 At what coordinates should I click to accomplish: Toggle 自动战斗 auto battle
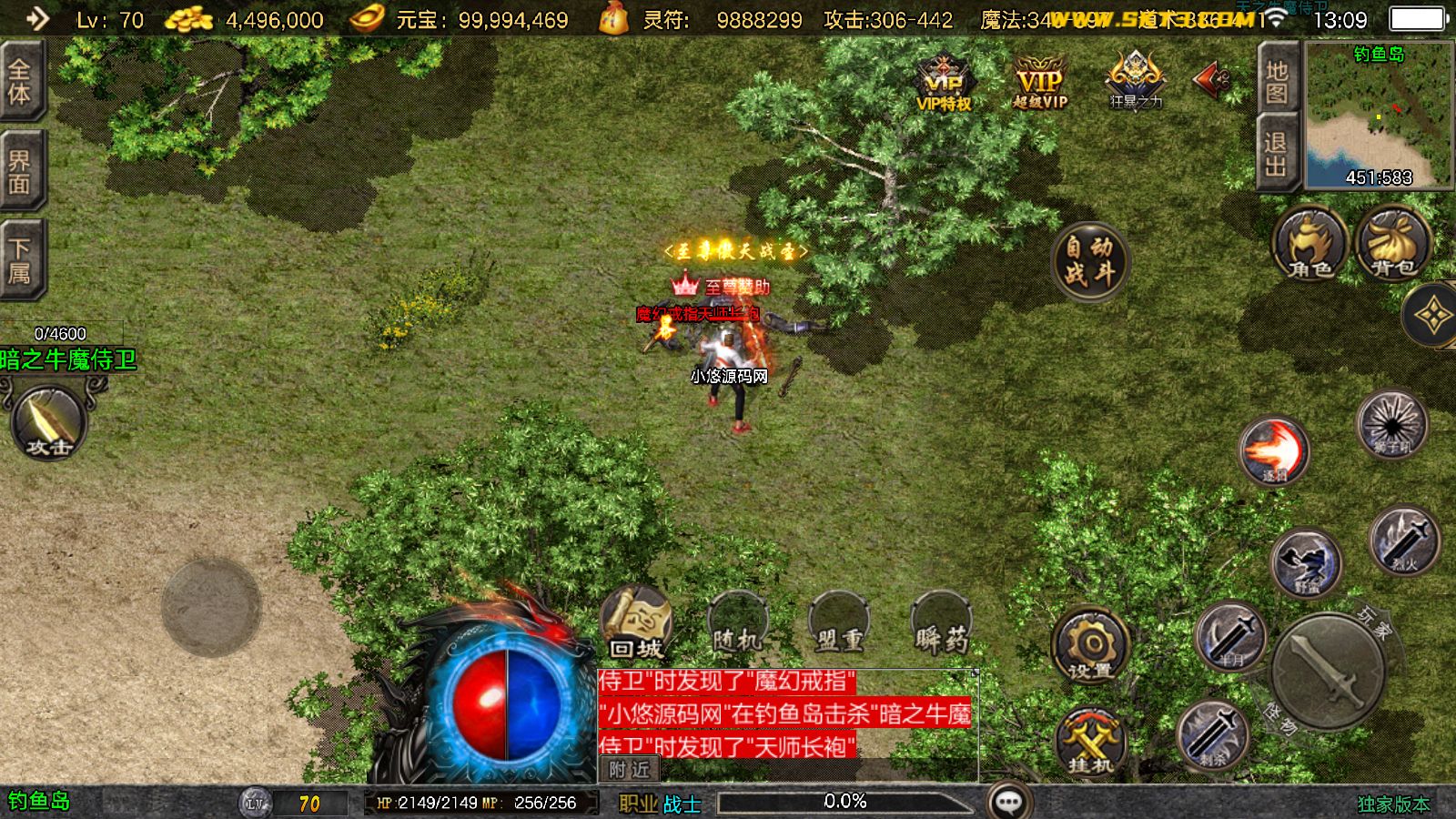pyautogui.click(x=1089, y=260)
